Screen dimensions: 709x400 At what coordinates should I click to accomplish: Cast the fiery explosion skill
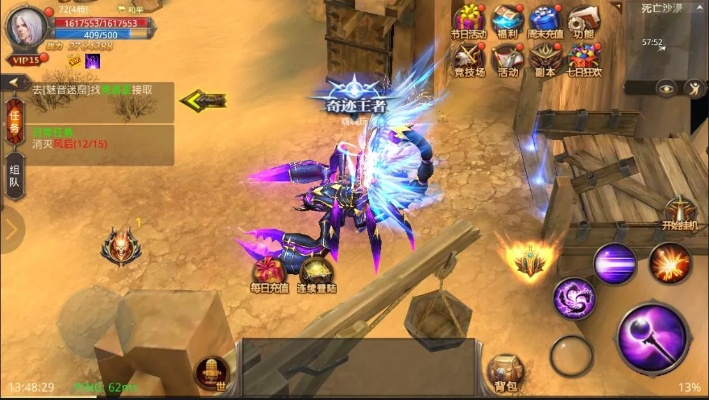coord(669,264)
